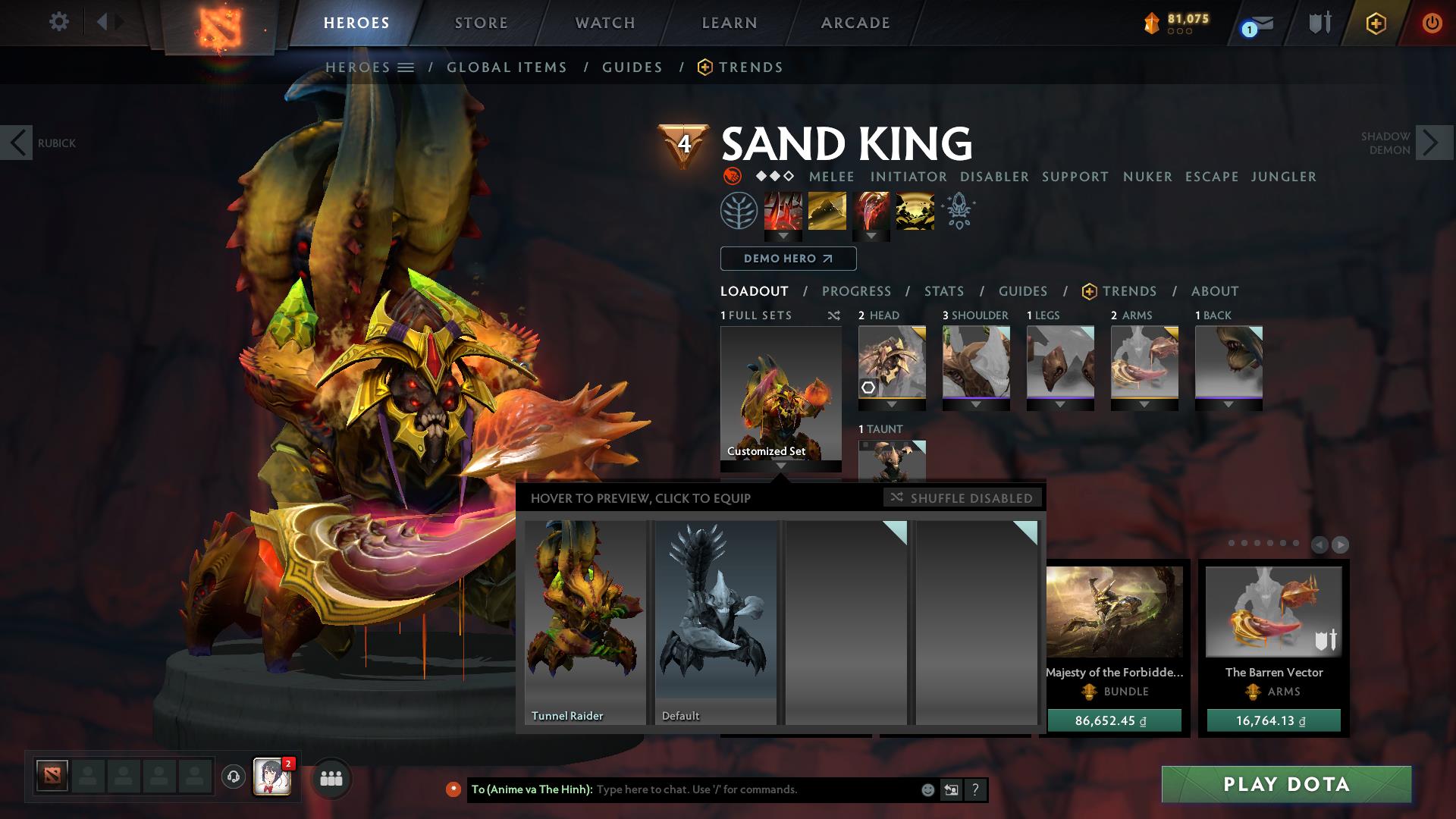This screenshot has height=819, width=1456.
Task: Open the friends list icon near the party slots
Action: pyautogui.click(x=330, y=779)
